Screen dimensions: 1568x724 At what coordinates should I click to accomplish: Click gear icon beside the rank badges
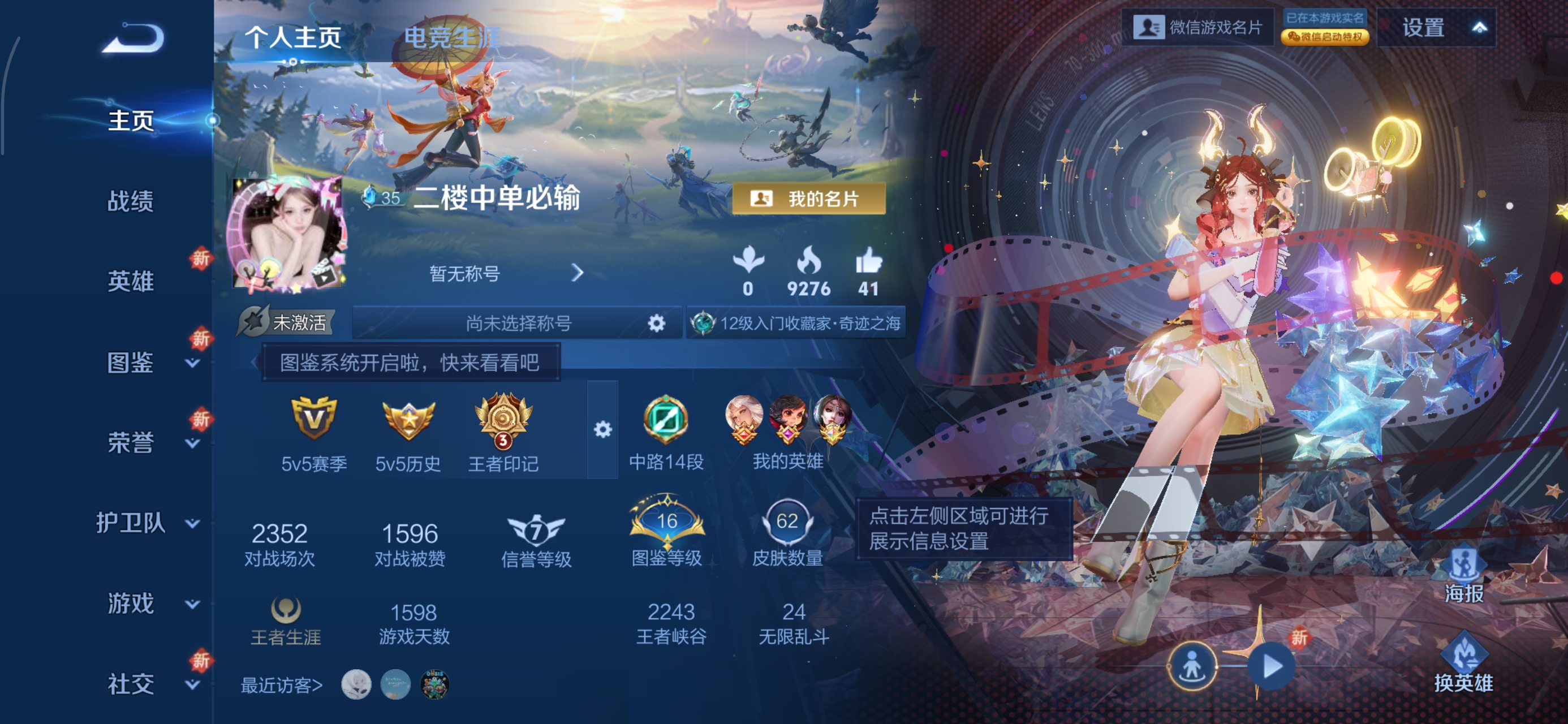click(x=602, y=429)
